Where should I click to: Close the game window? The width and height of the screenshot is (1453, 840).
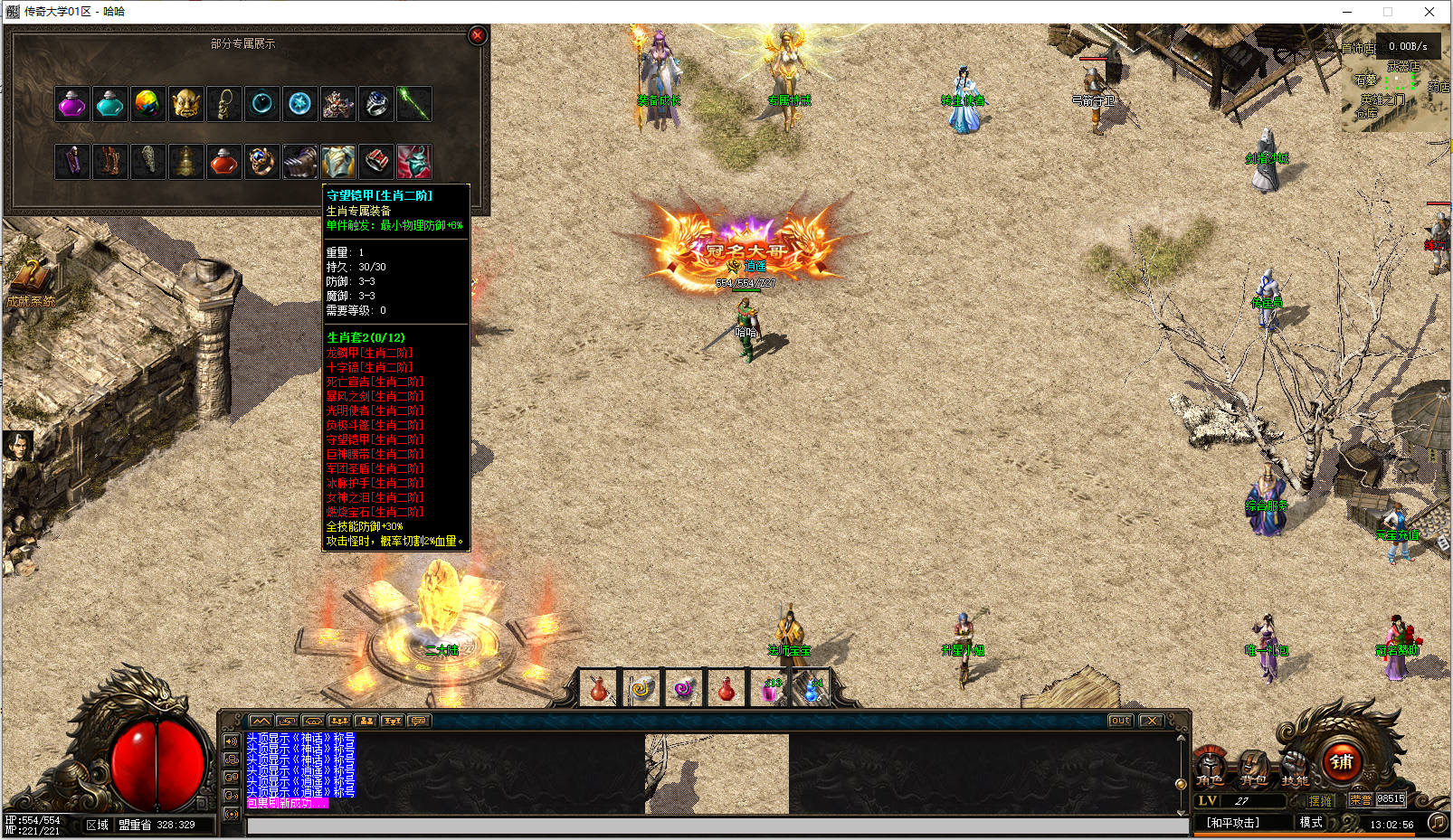[1429, 12]
